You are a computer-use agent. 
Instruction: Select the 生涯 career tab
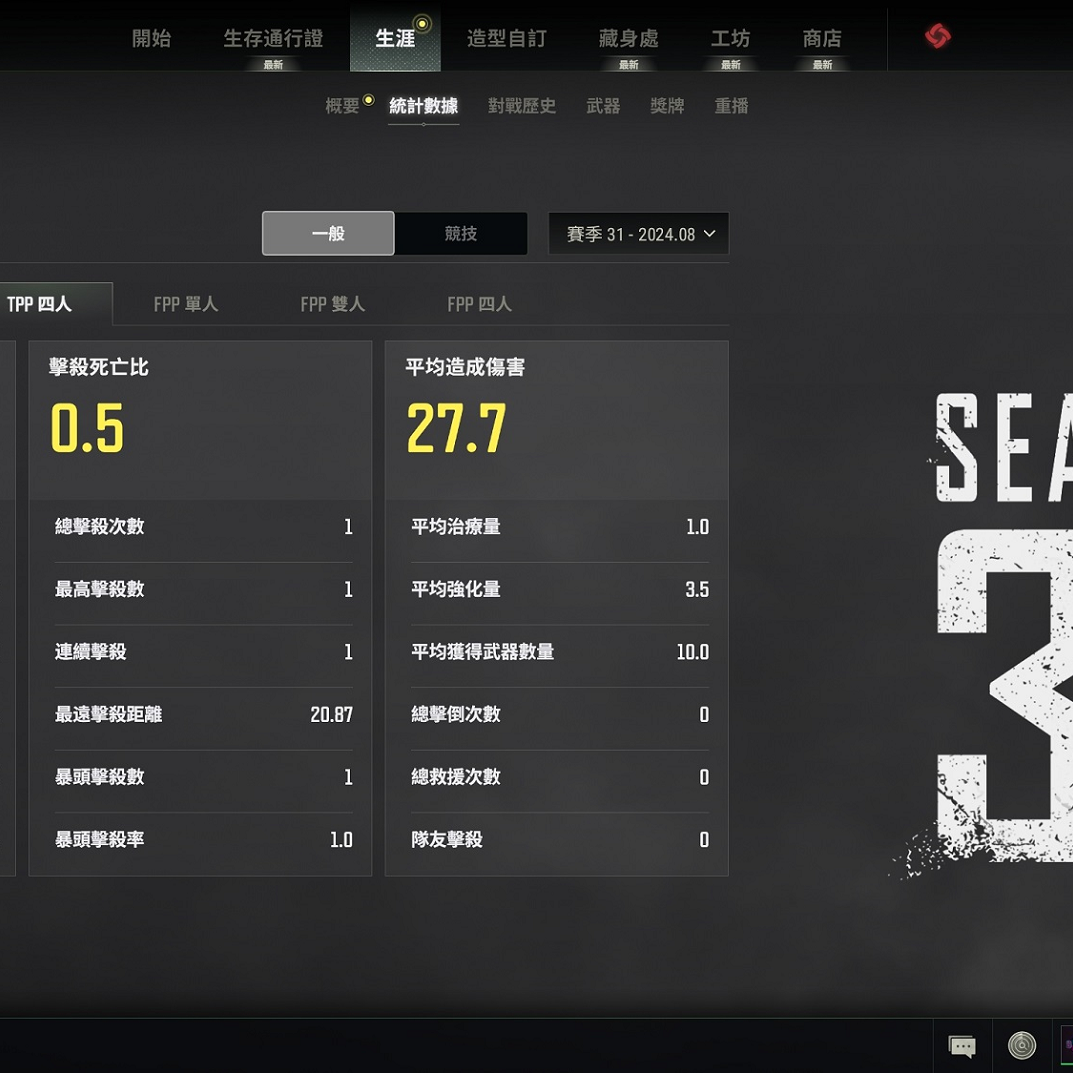pyautogui.click(x=395, y=39)
